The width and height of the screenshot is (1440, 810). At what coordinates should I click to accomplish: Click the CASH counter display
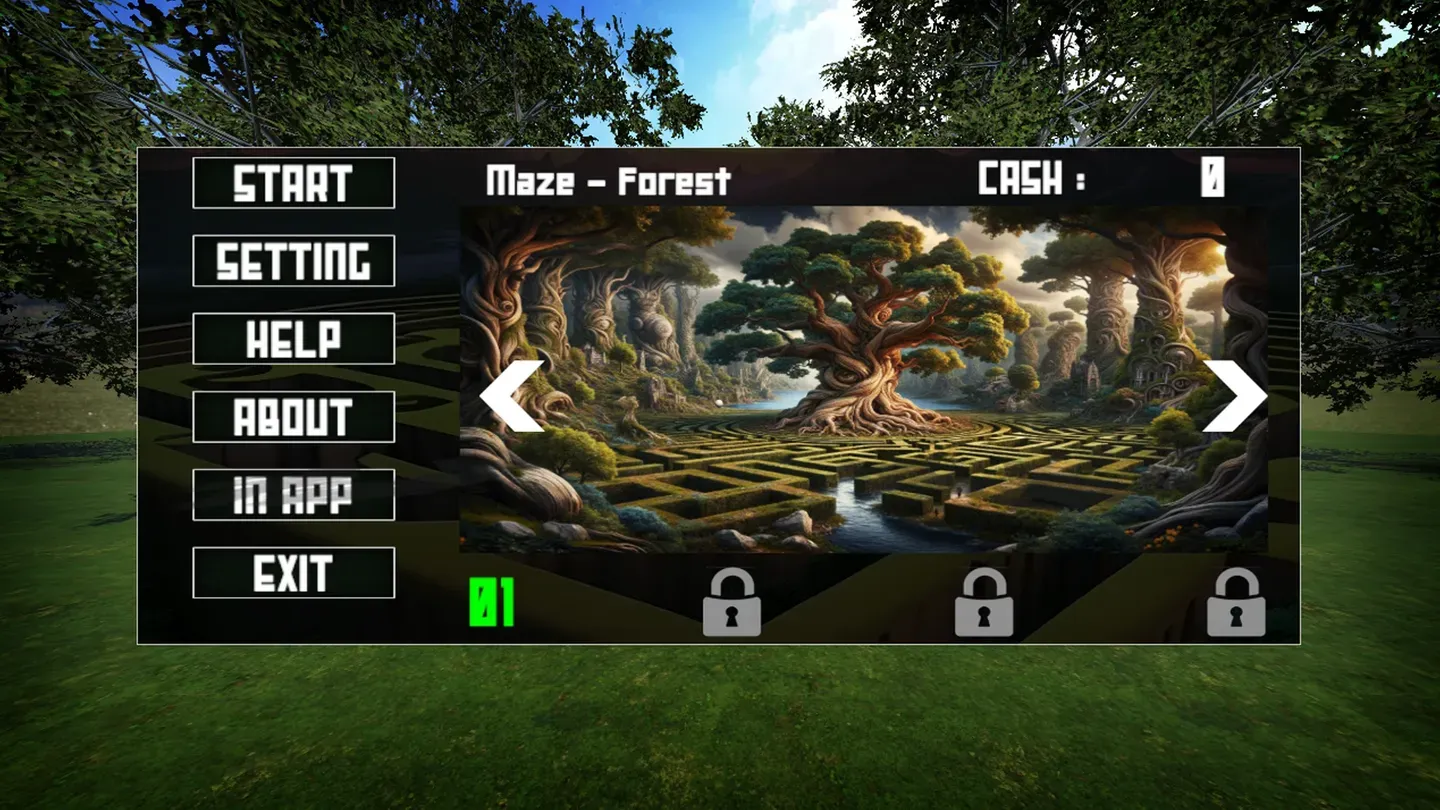point(1095,180)
